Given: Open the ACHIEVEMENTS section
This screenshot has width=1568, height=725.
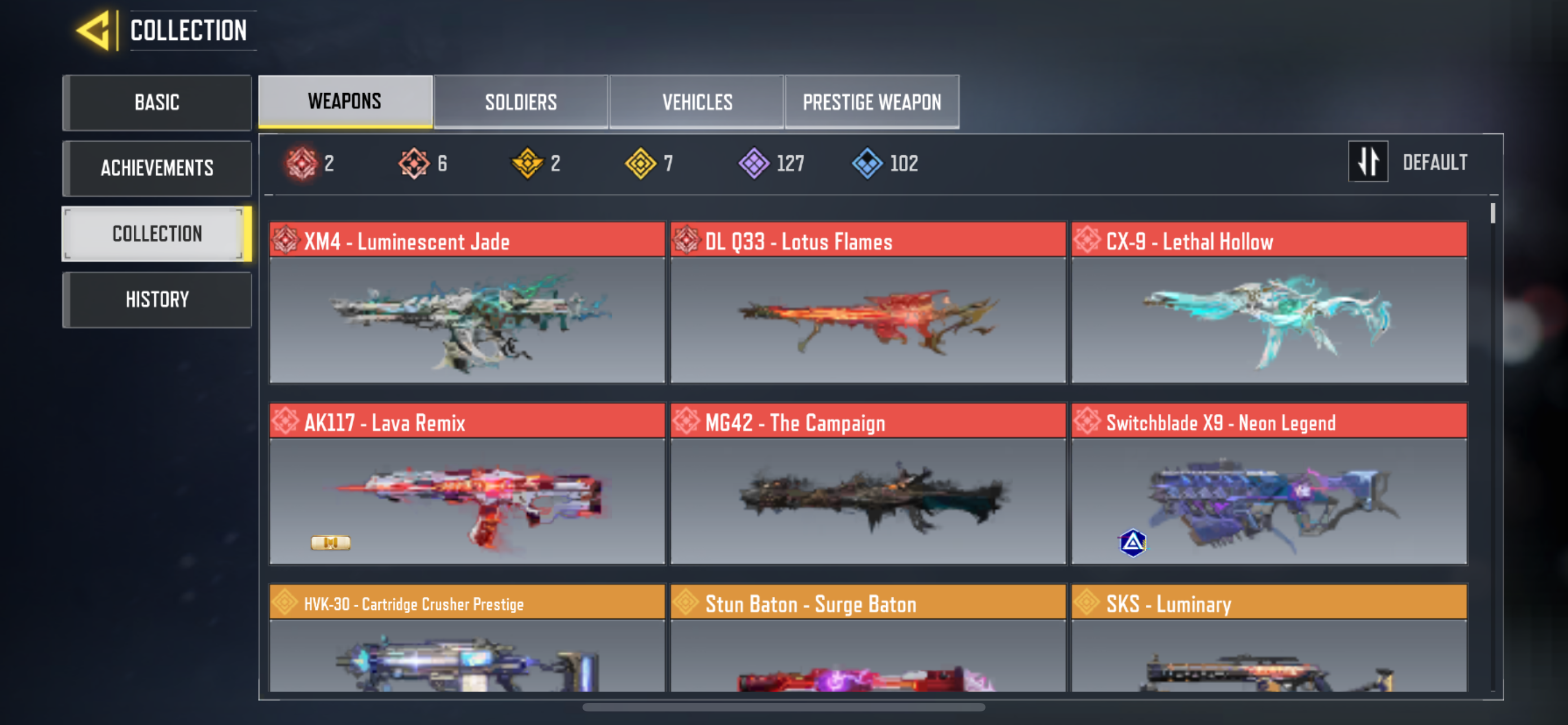Looking at the screenshot, I should (156, 168).
